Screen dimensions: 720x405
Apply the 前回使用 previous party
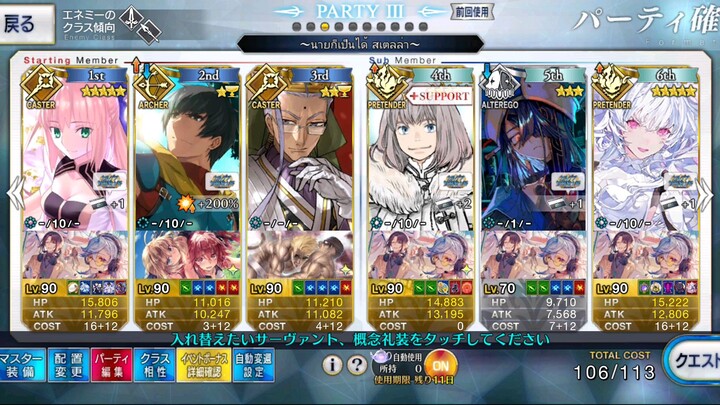click(x=471, y=13)
